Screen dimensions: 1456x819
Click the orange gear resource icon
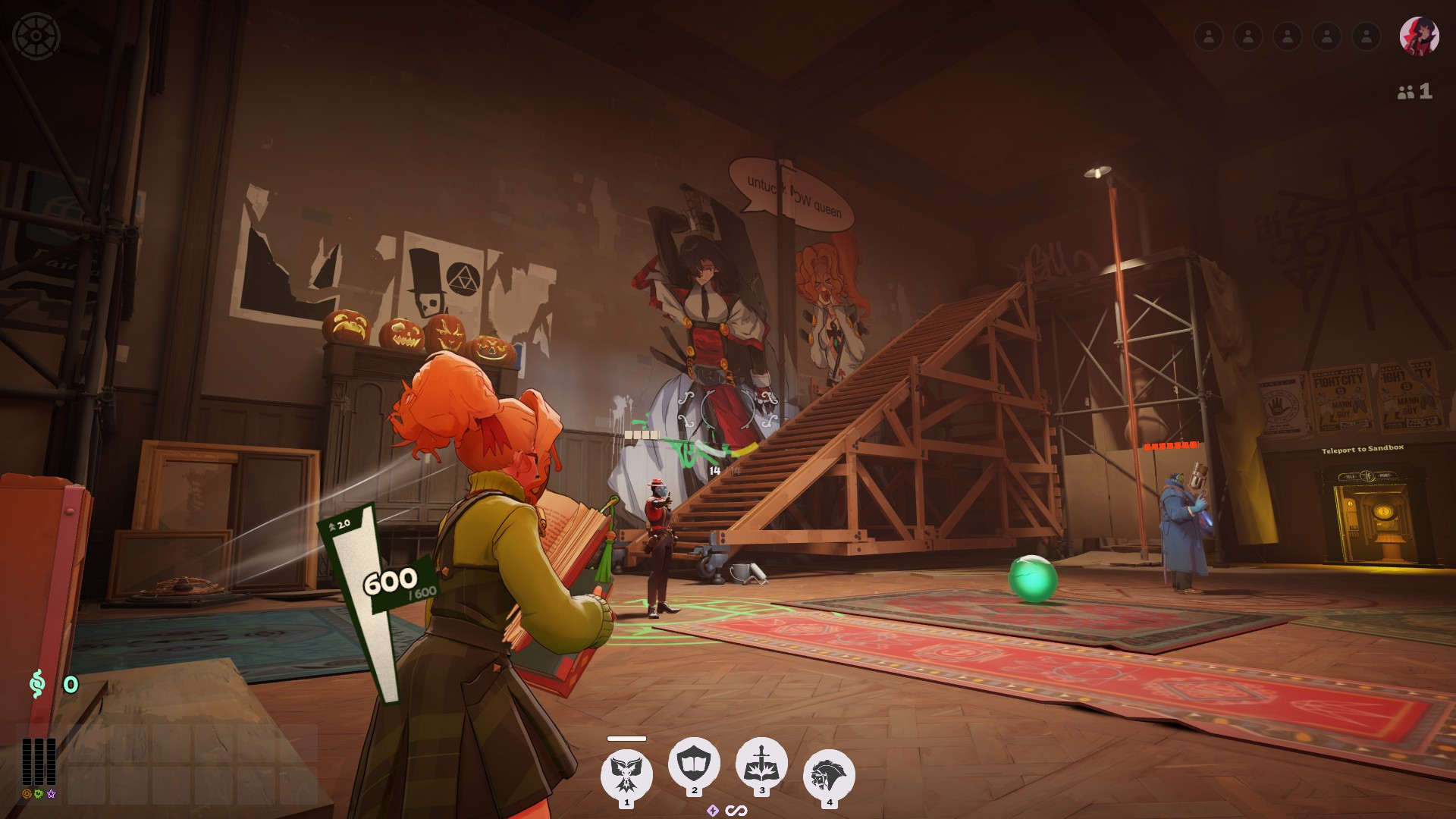[27, 794]
